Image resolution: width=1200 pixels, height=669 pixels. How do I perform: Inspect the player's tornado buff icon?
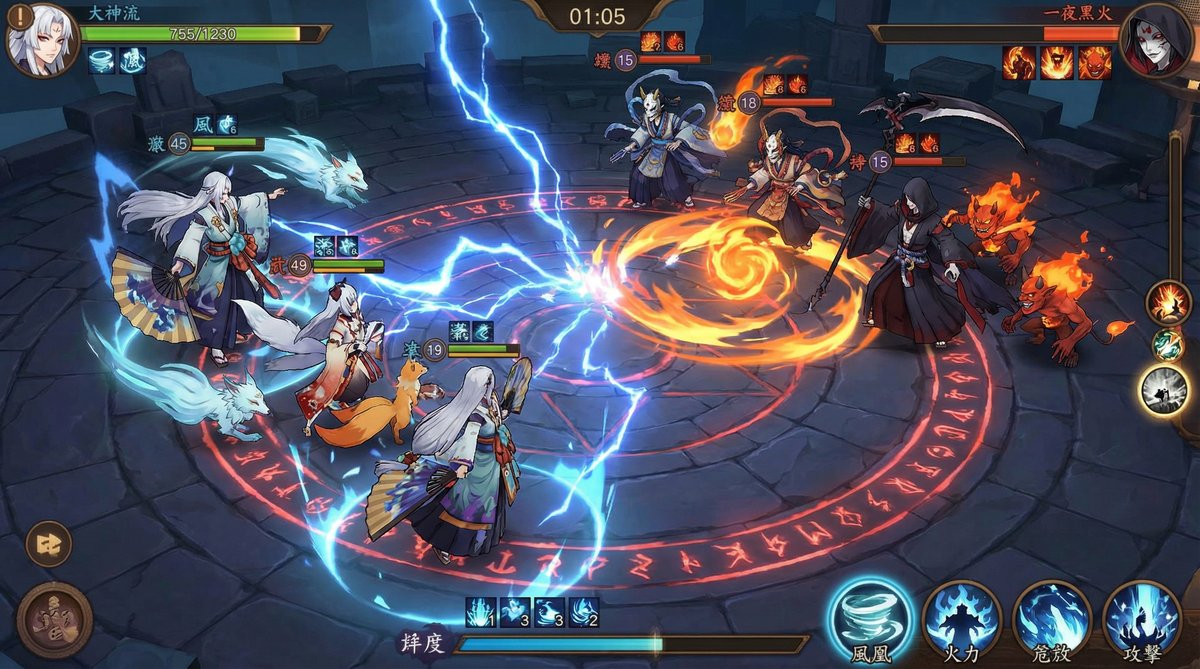[102, 62]
